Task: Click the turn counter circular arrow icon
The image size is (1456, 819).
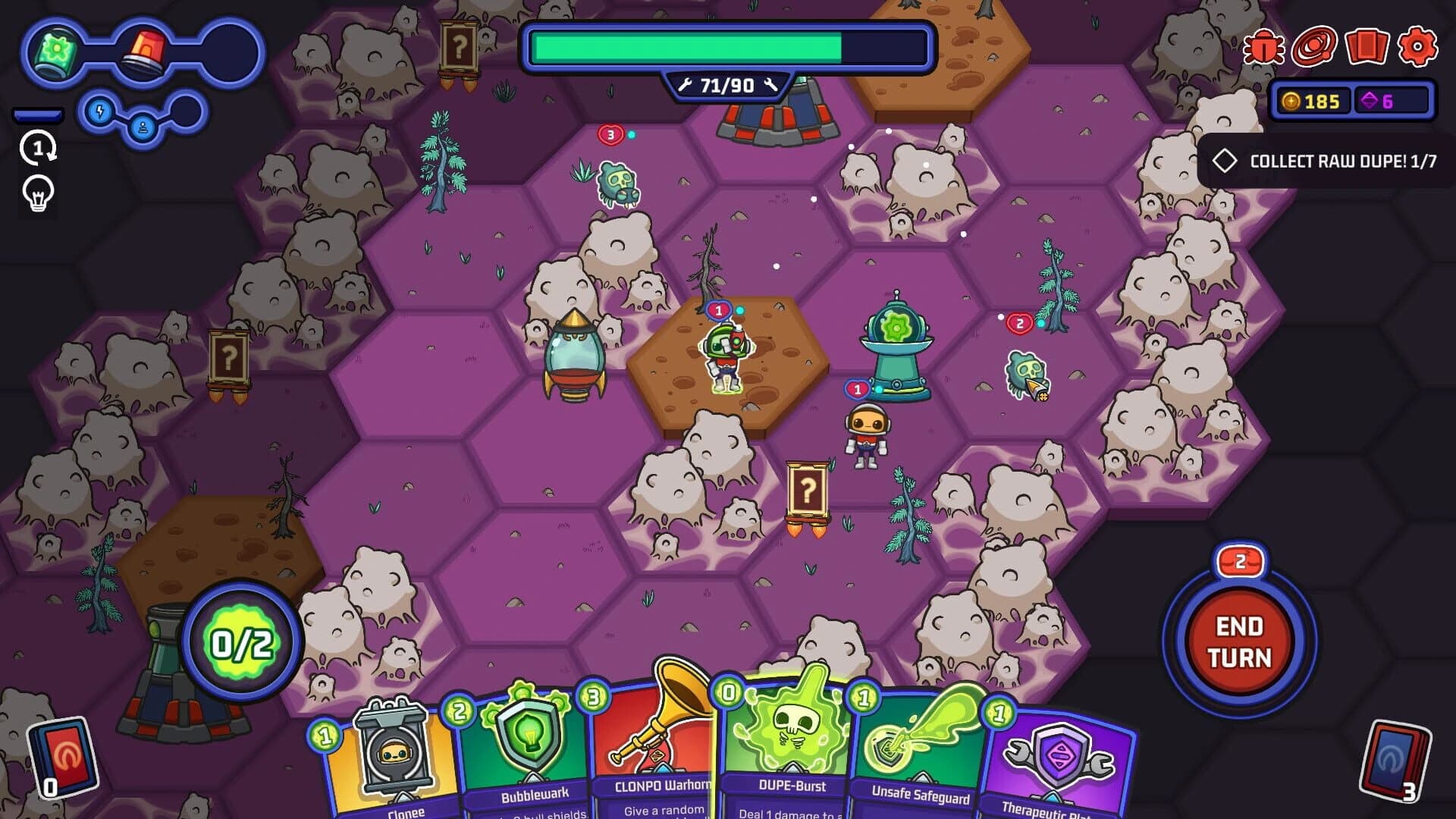Action: point(38,149)
